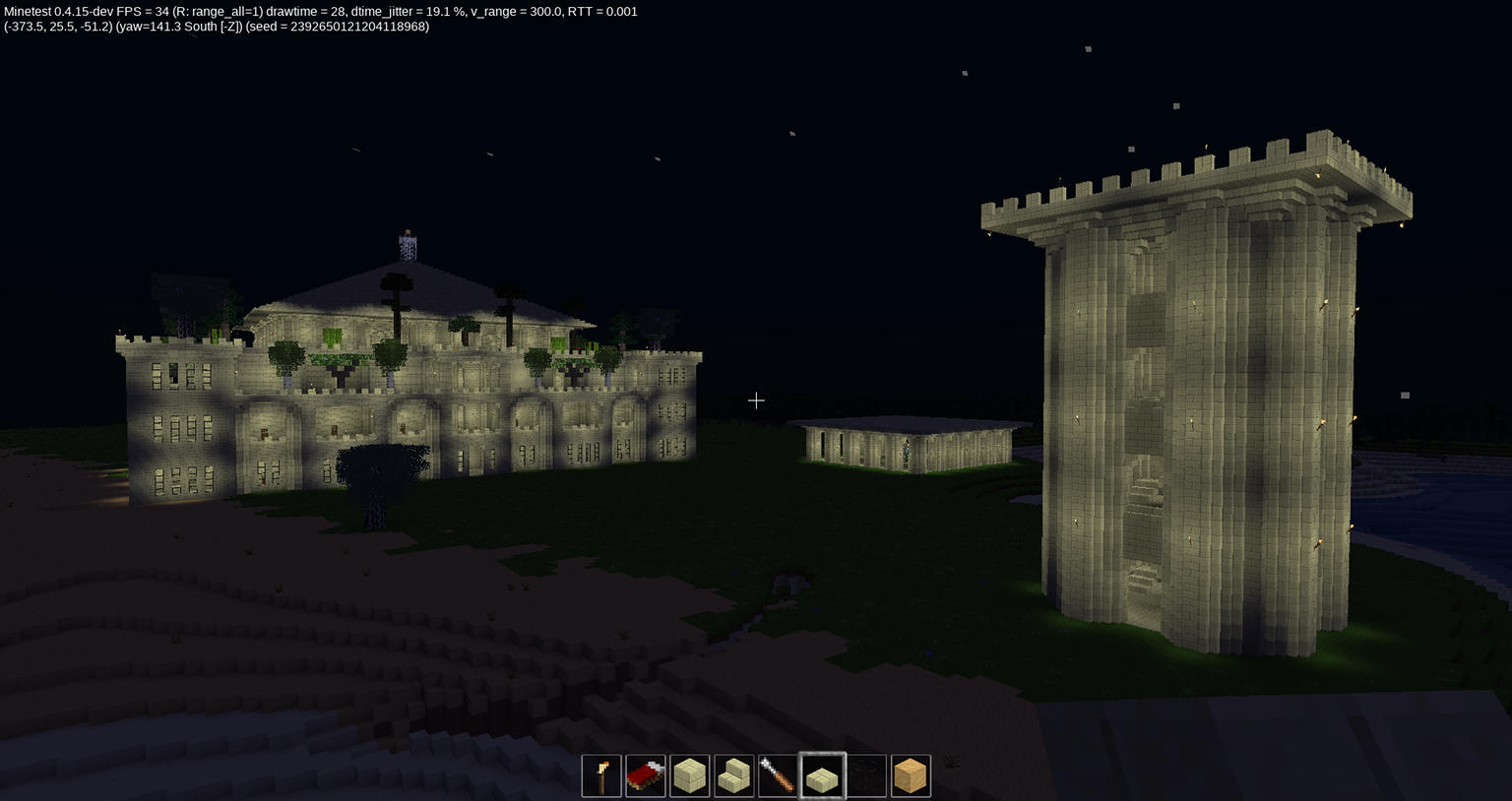1512x801 pixels.
Task: Click the low walled courtyard structure
Action: coord(906,448)
